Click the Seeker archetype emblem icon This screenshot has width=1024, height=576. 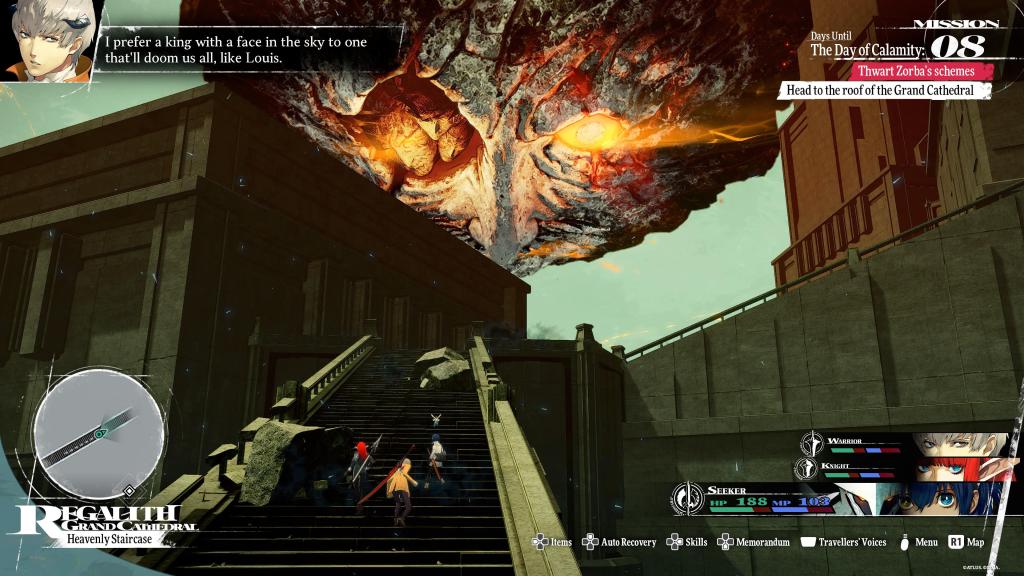(688, 497)
